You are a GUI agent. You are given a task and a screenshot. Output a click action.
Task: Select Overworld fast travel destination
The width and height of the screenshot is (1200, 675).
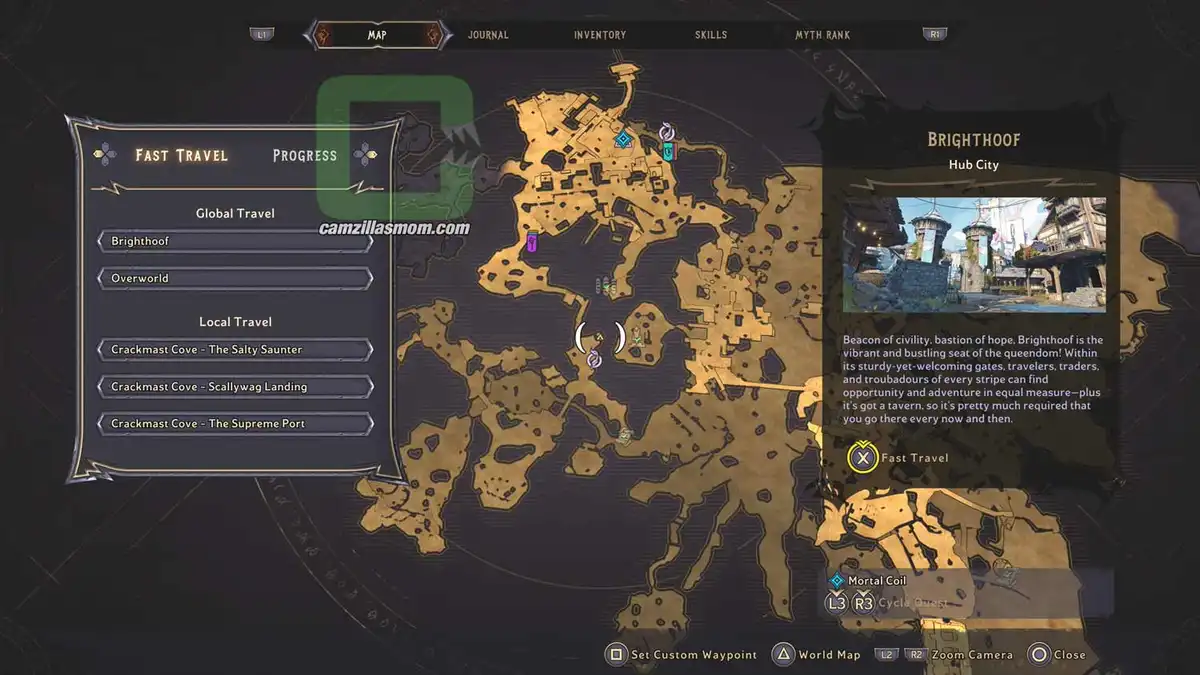point(235,278)
